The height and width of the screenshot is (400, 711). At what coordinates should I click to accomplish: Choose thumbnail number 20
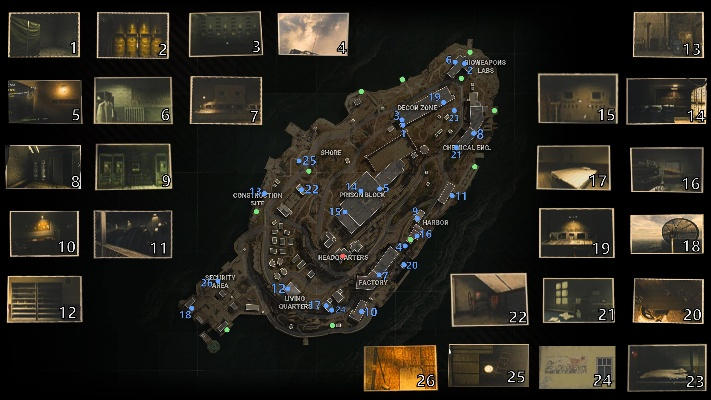point(669,300)
